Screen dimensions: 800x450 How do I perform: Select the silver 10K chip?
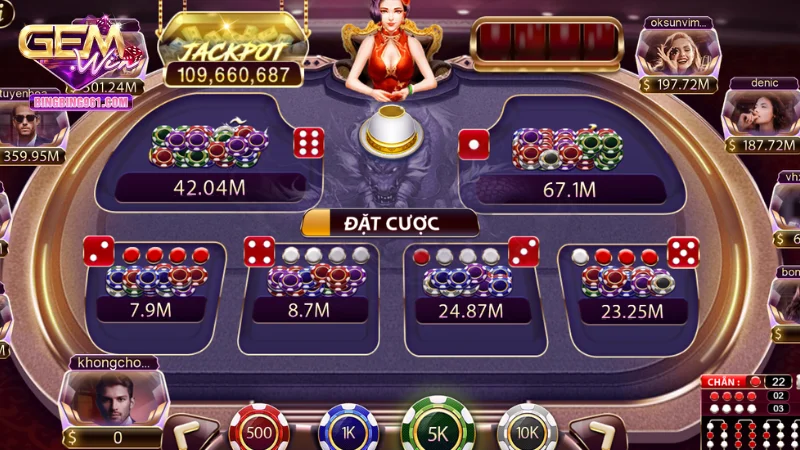point(527,431)
